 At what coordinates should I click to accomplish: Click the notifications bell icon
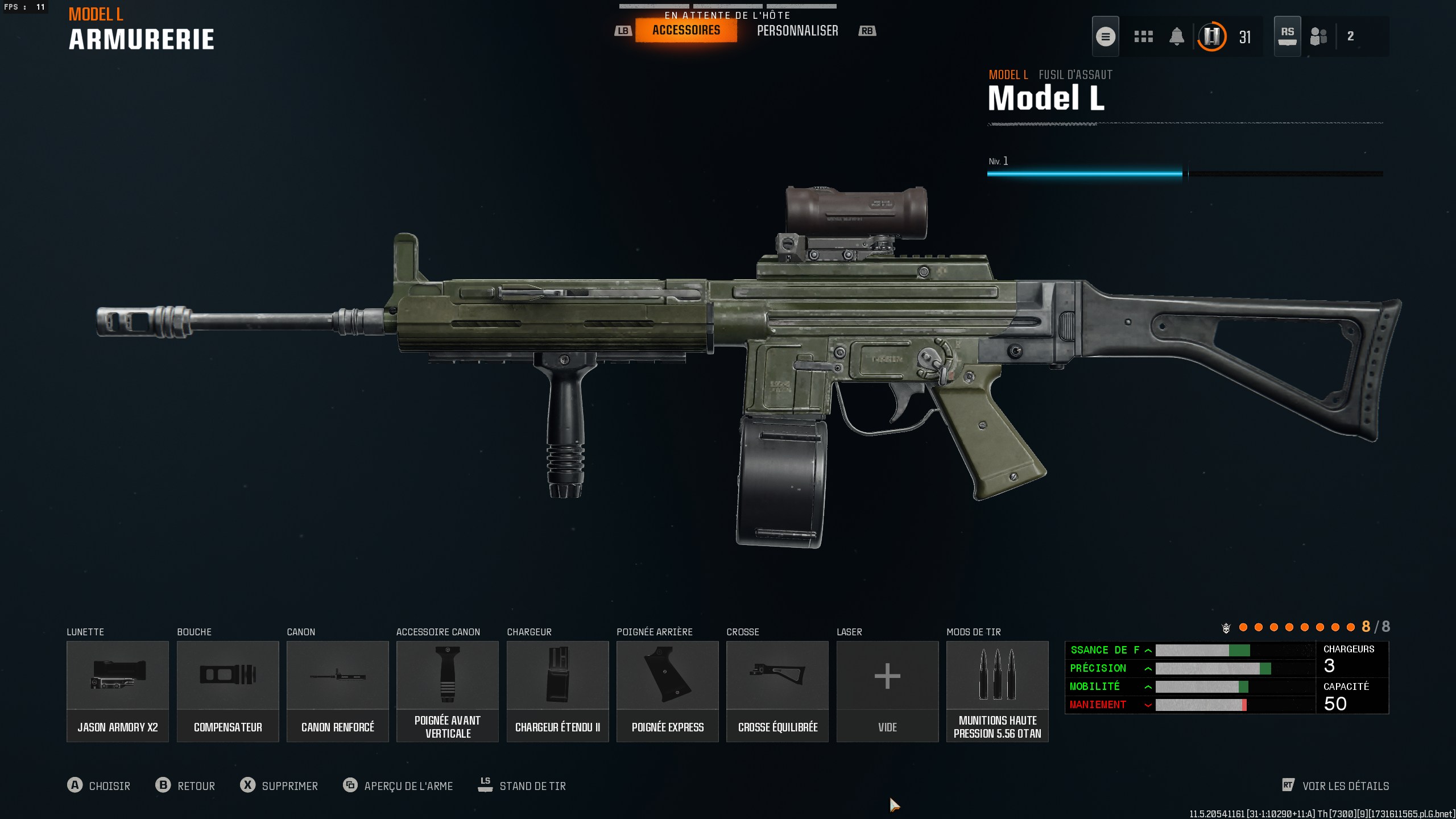(x=1177, y=36)
